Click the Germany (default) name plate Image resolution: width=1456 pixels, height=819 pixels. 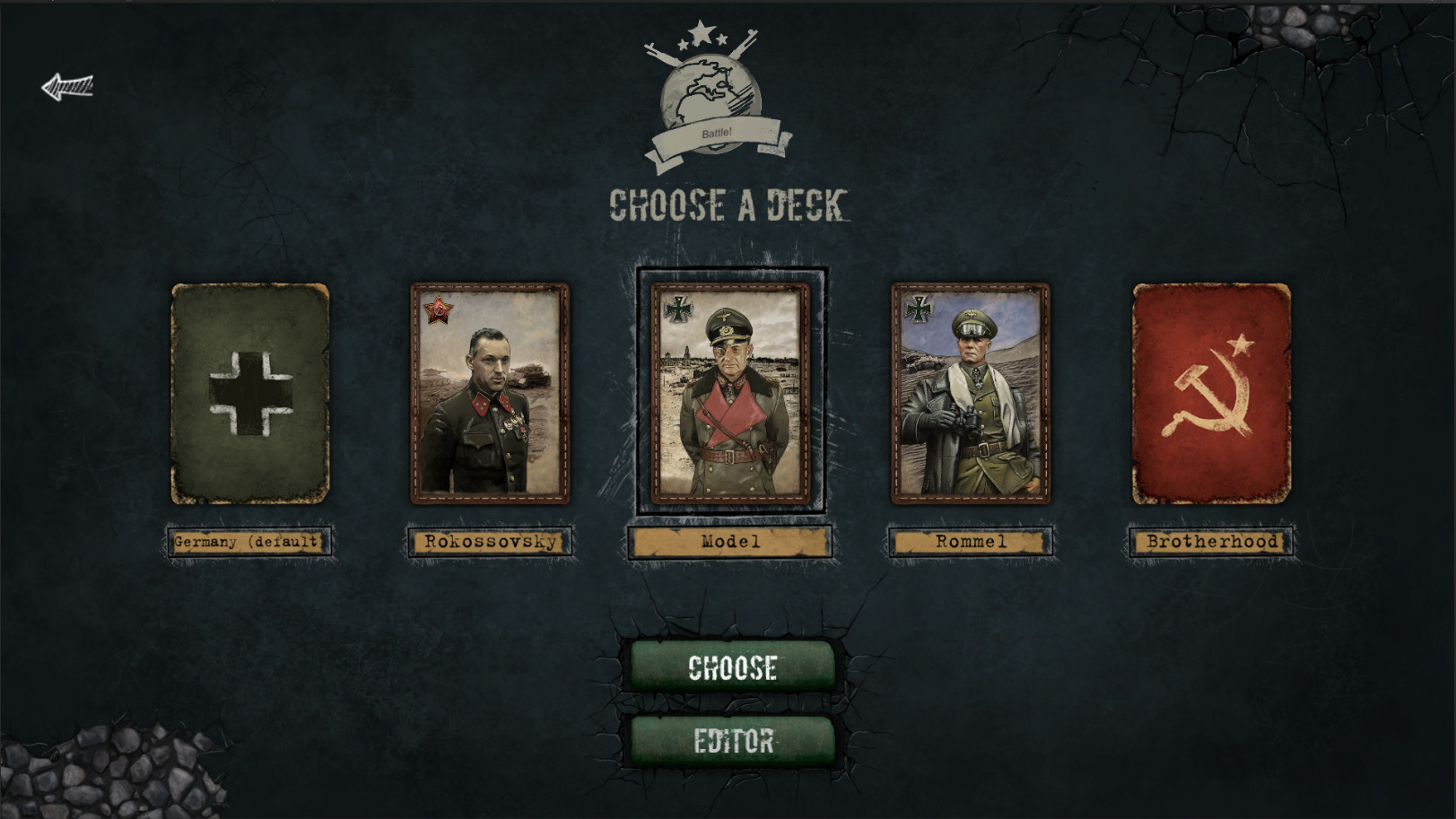[248, 540]
